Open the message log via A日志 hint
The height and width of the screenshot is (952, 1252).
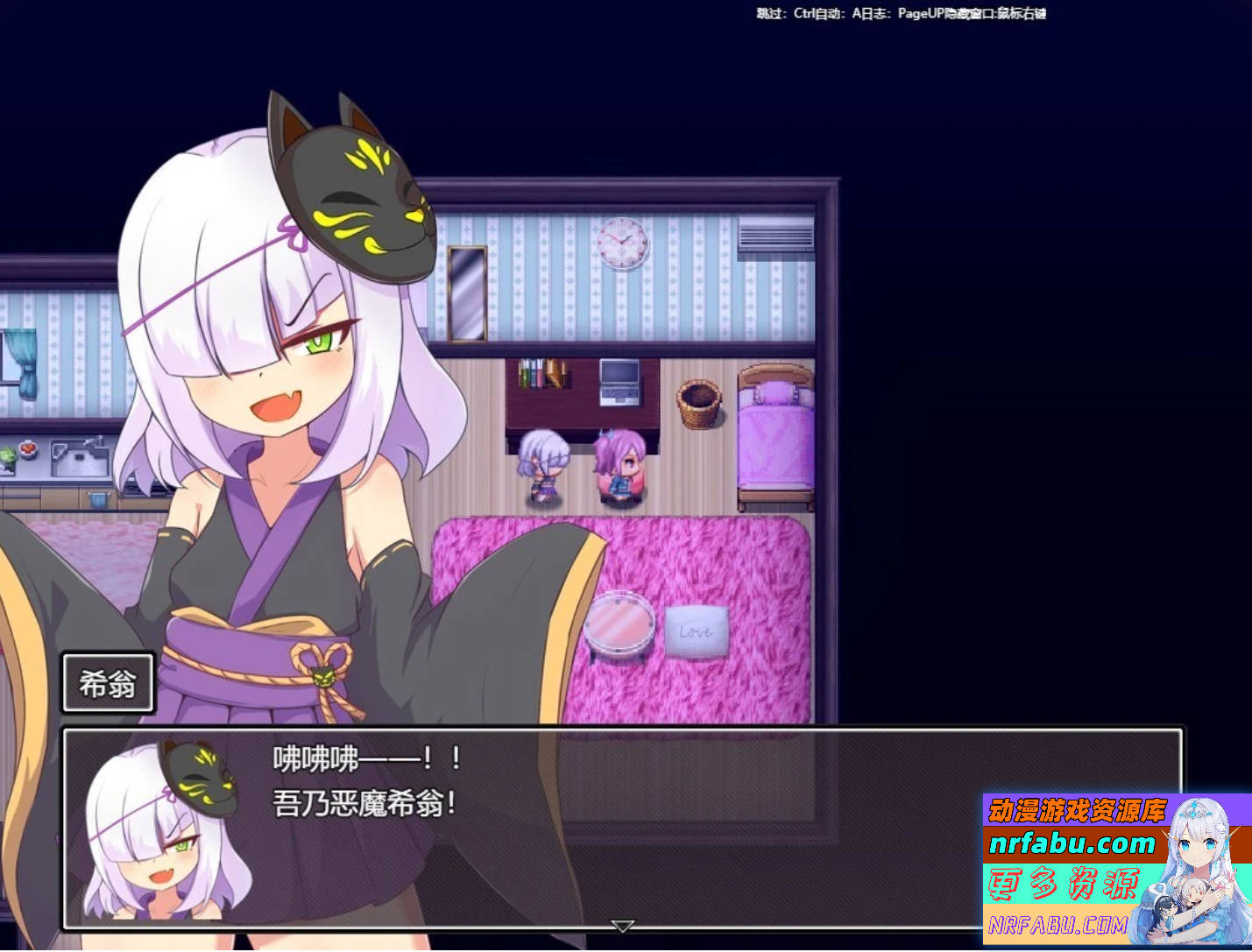[x=869, y=14]
